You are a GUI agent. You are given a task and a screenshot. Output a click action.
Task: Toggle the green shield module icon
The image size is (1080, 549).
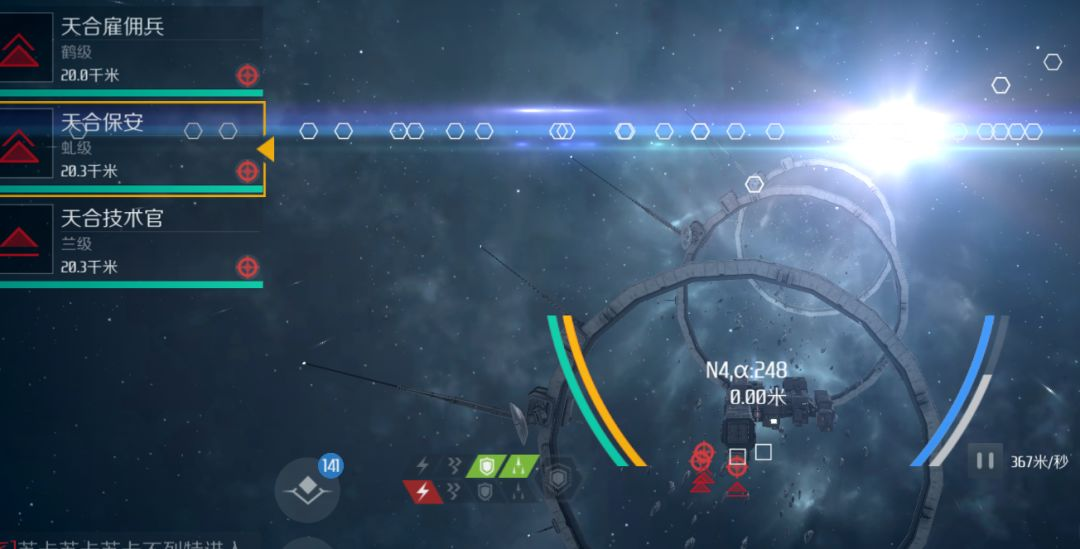pos(486,466)
